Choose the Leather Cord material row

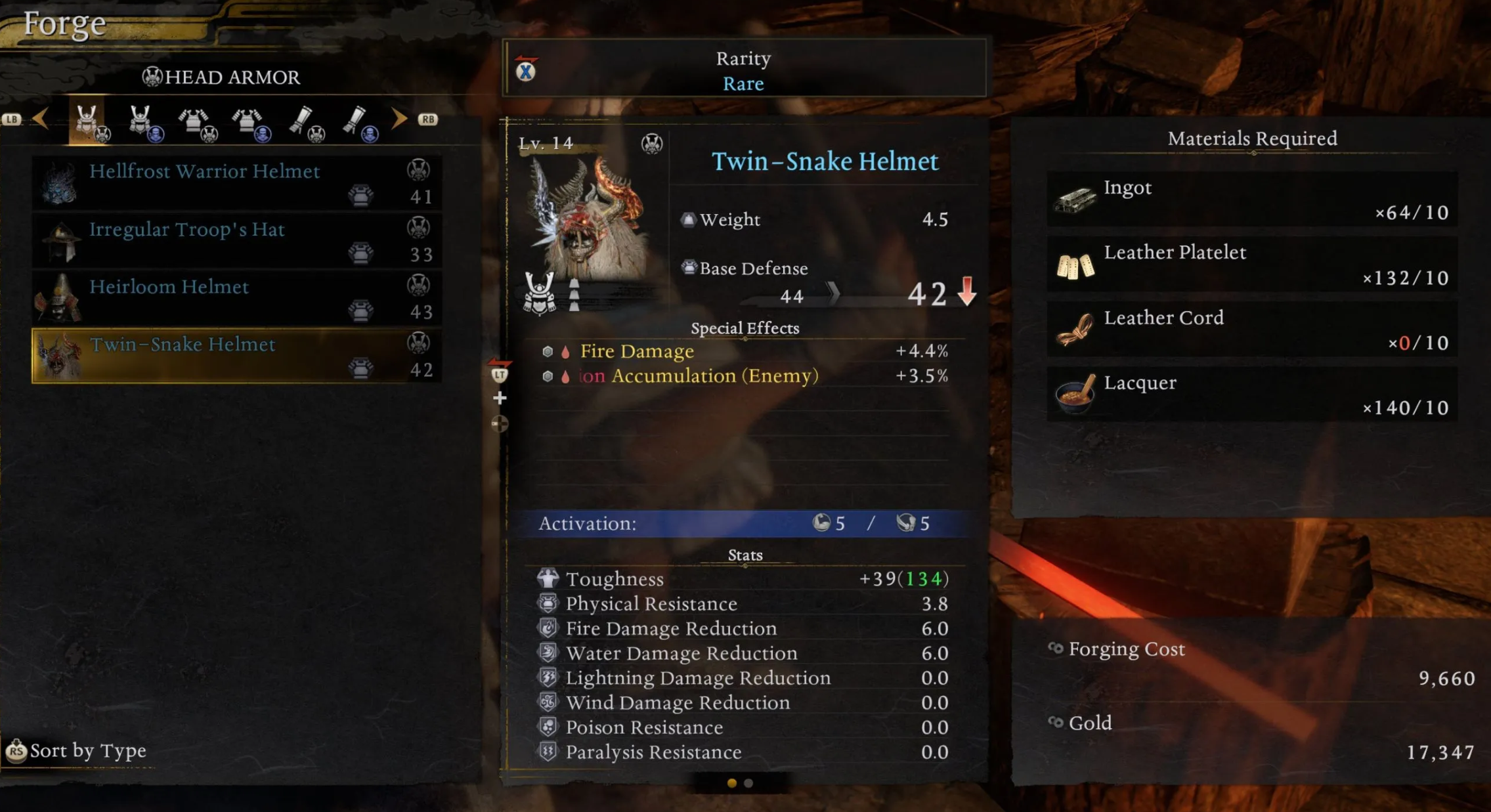pyautogui.click(x=1251, y=330)
